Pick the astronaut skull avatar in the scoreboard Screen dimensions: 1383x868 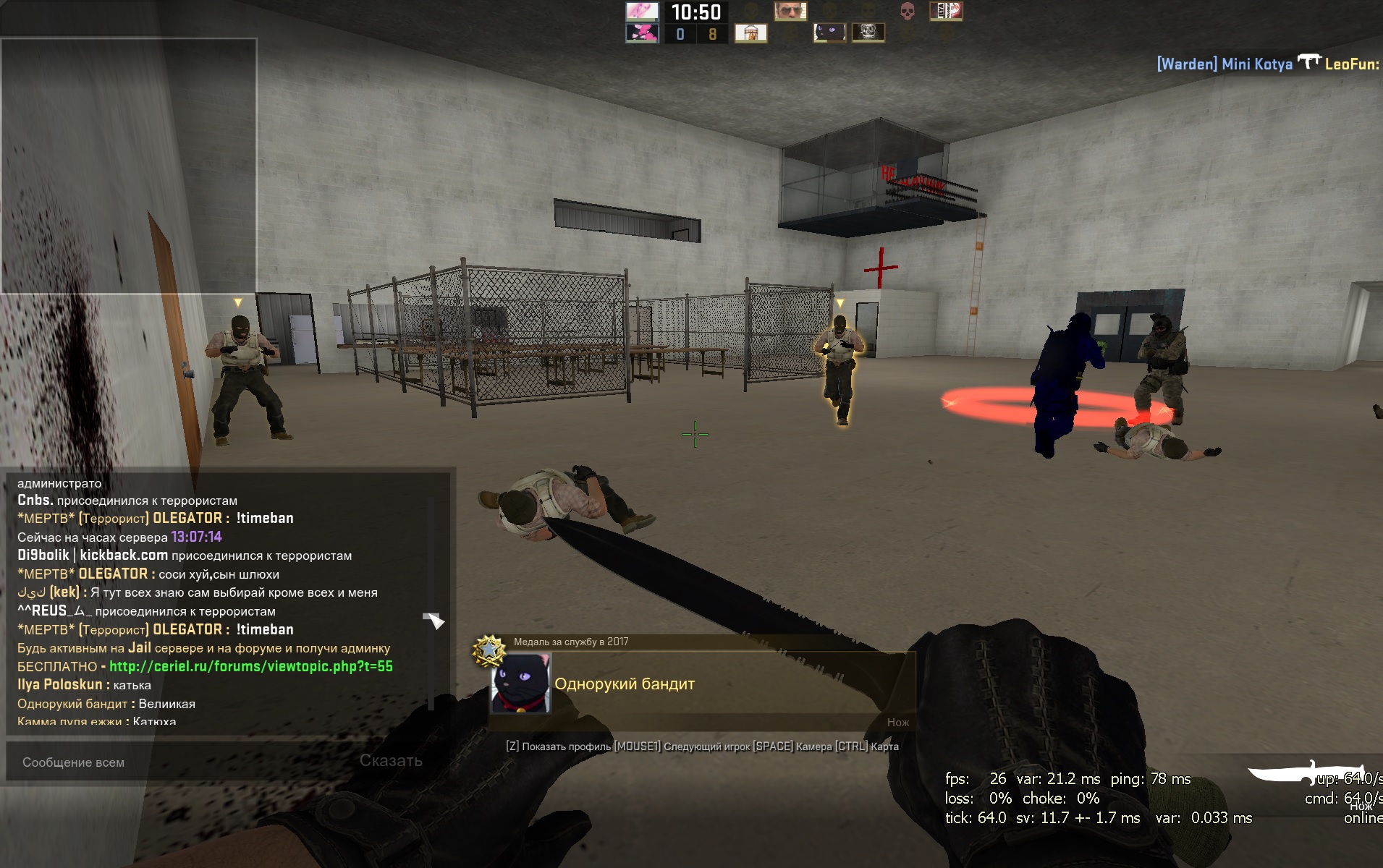[868, 33]
